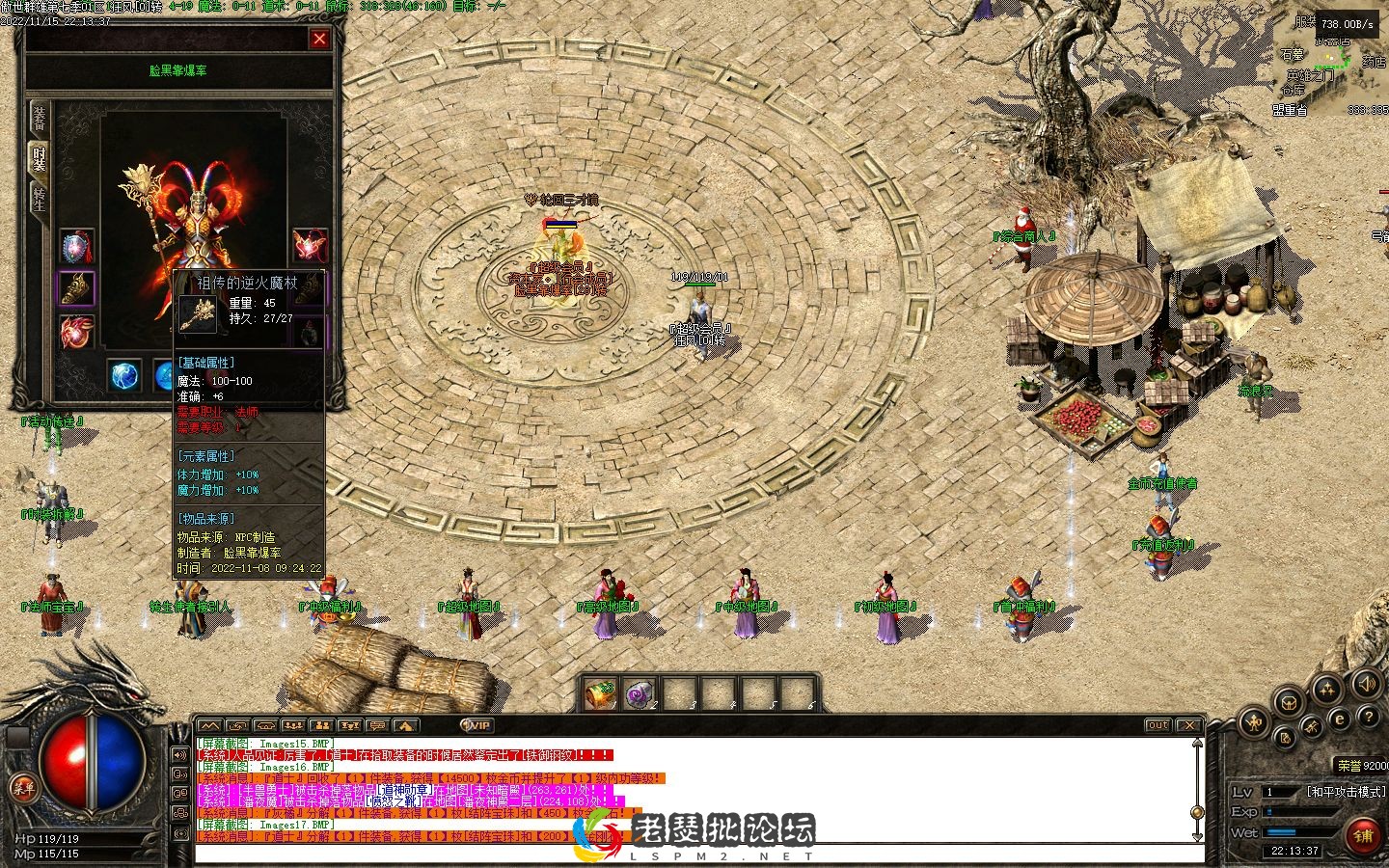Open the VIP menu

[477, 725]
